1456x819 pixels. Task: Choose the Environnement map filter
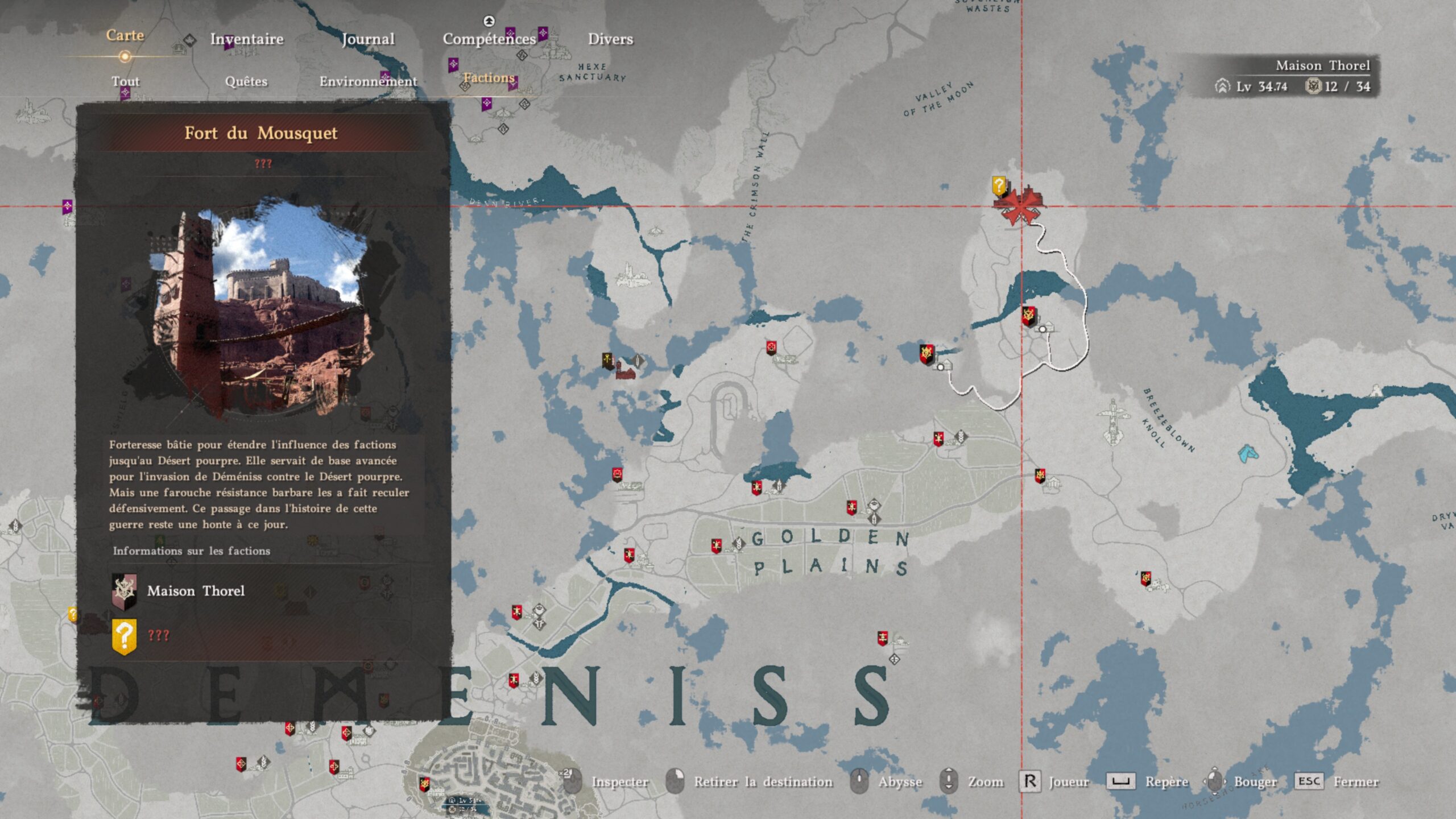tap(368, 81)
